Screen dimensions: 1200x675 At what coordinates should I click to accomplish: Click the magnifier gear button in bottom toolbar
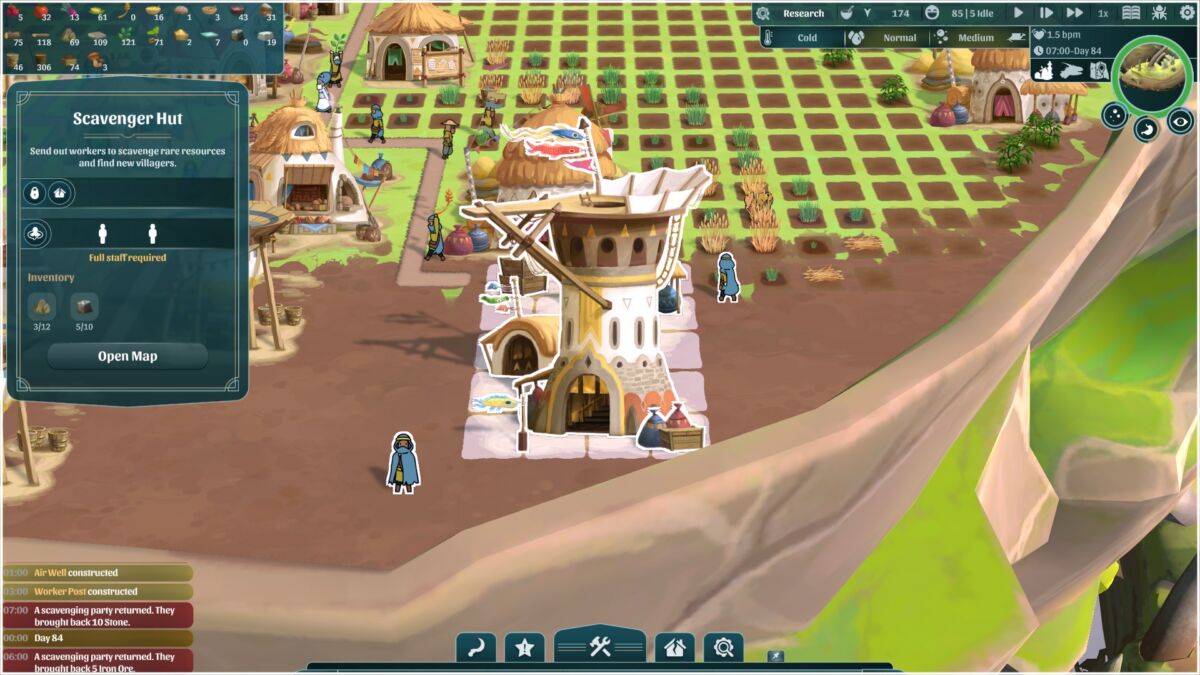723,648
